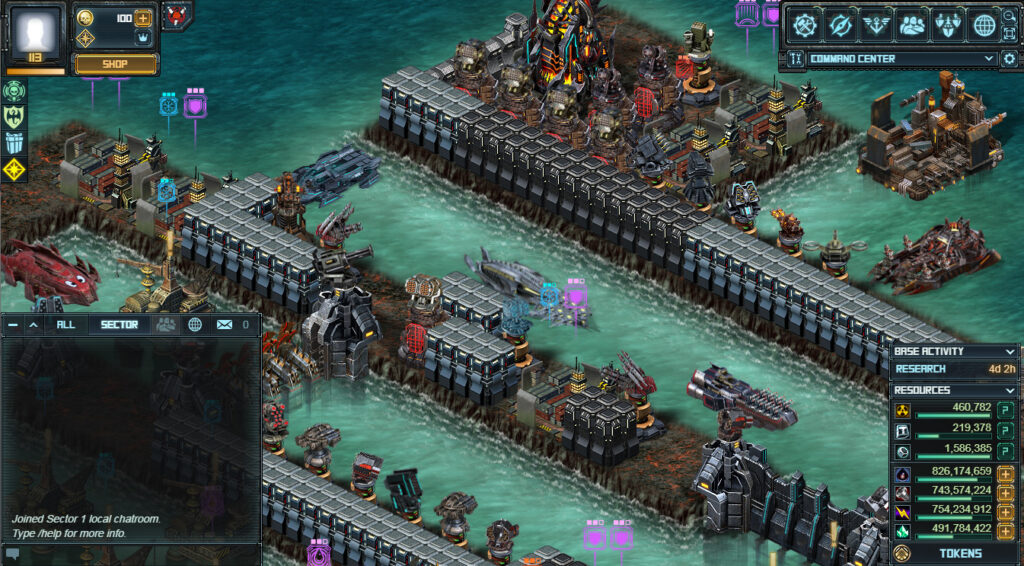The image size is (1024, 566).
Task: Open the blue gift box rewards
Action: click(13, 143)
